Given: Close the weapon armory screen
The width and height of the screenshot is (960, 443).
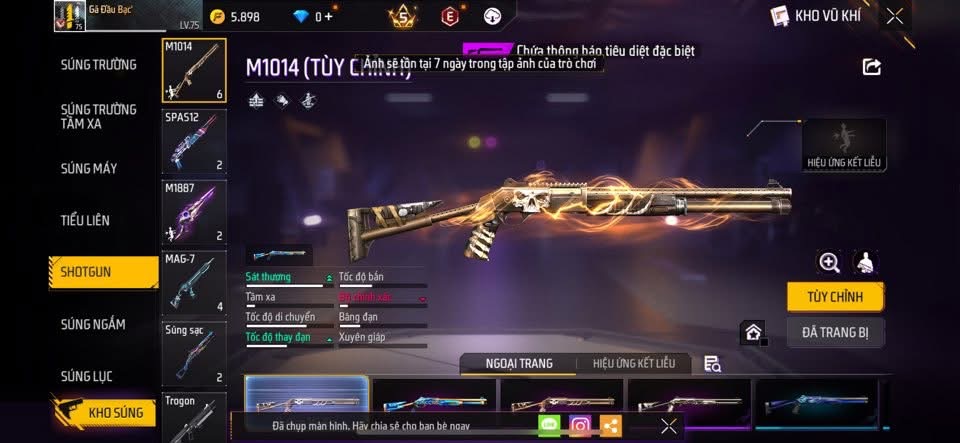Looking at the screenshot, I should point(895,15).
